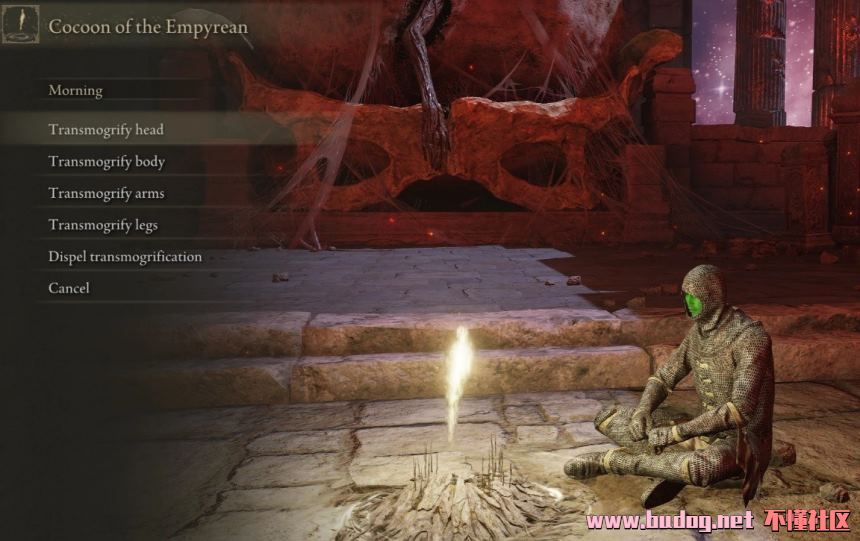Cancel the site of grace menu
The image size is (860, 541).
pyautogui.click(x=69, y=288)
